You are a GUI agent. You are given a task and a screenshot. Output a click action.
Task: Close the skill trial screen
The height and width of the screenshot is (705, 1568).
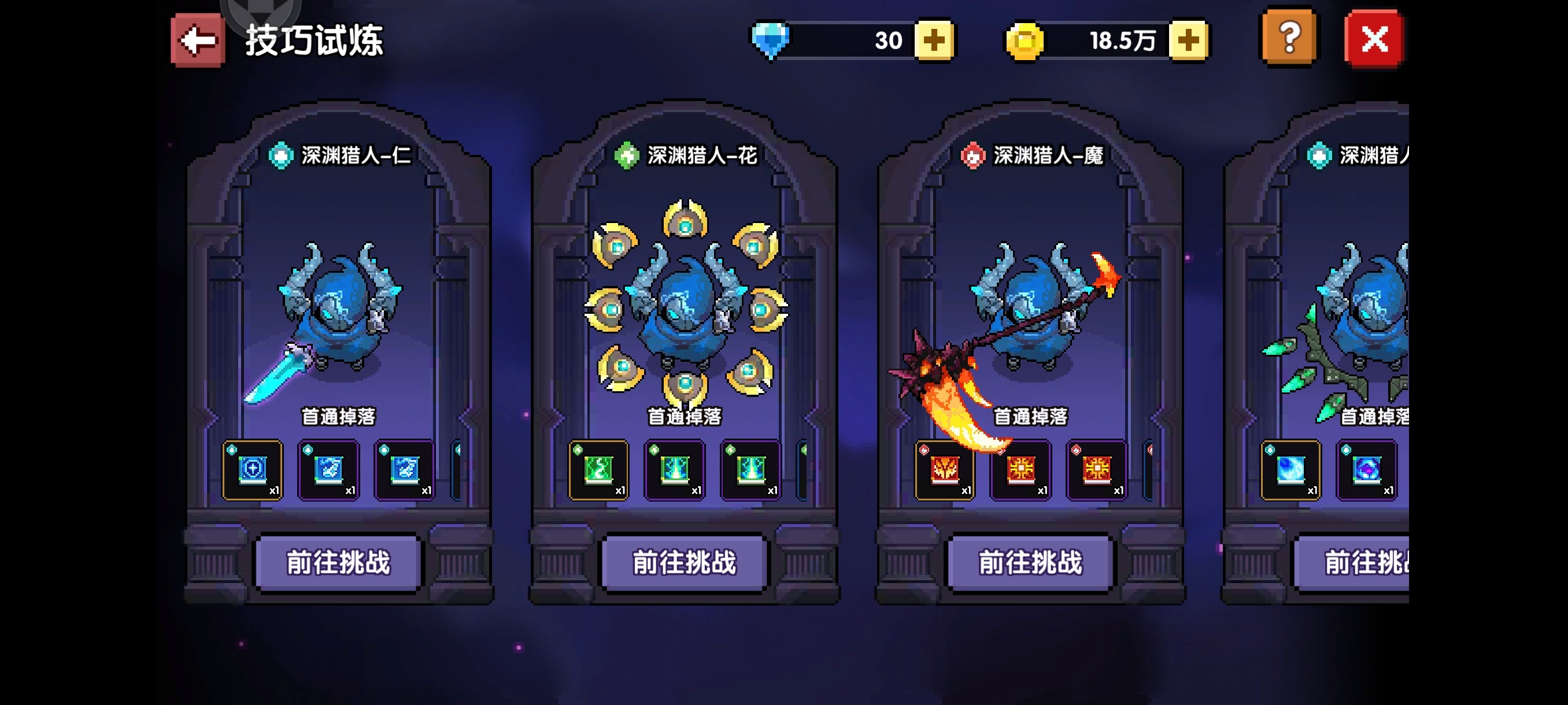click(x=1374, y=39)
